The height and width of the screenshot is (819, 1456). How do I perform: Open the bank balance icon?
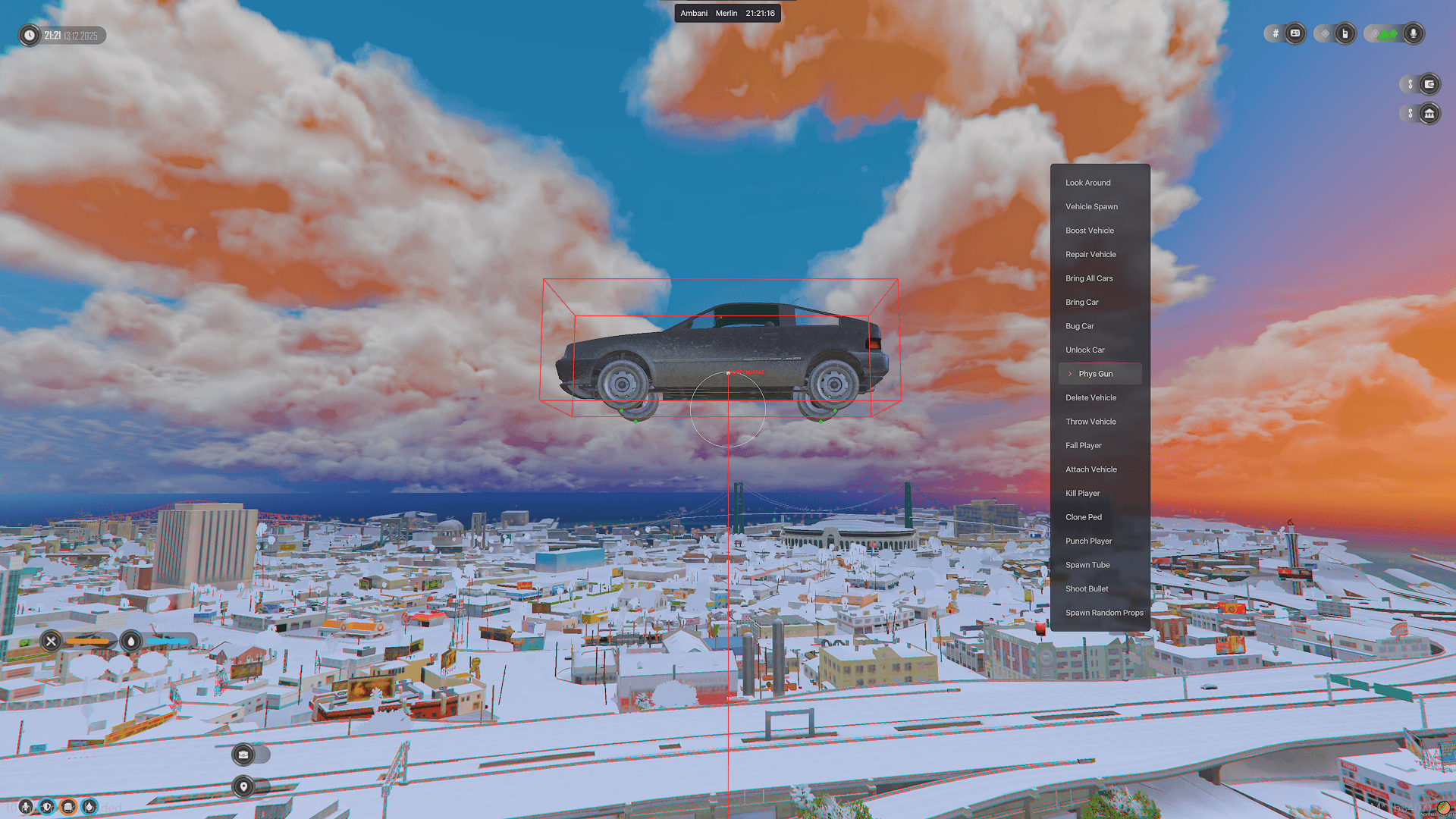tap(1429, 114)
